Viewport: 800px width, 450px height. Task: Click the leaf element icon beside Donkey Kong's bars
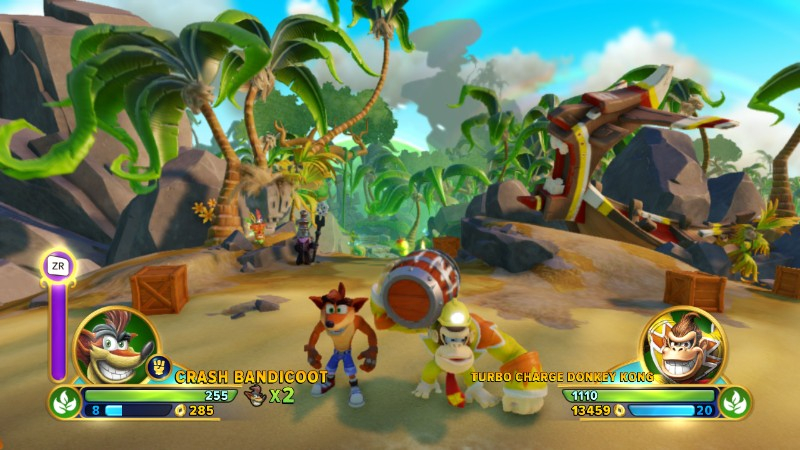pos(735,402)
